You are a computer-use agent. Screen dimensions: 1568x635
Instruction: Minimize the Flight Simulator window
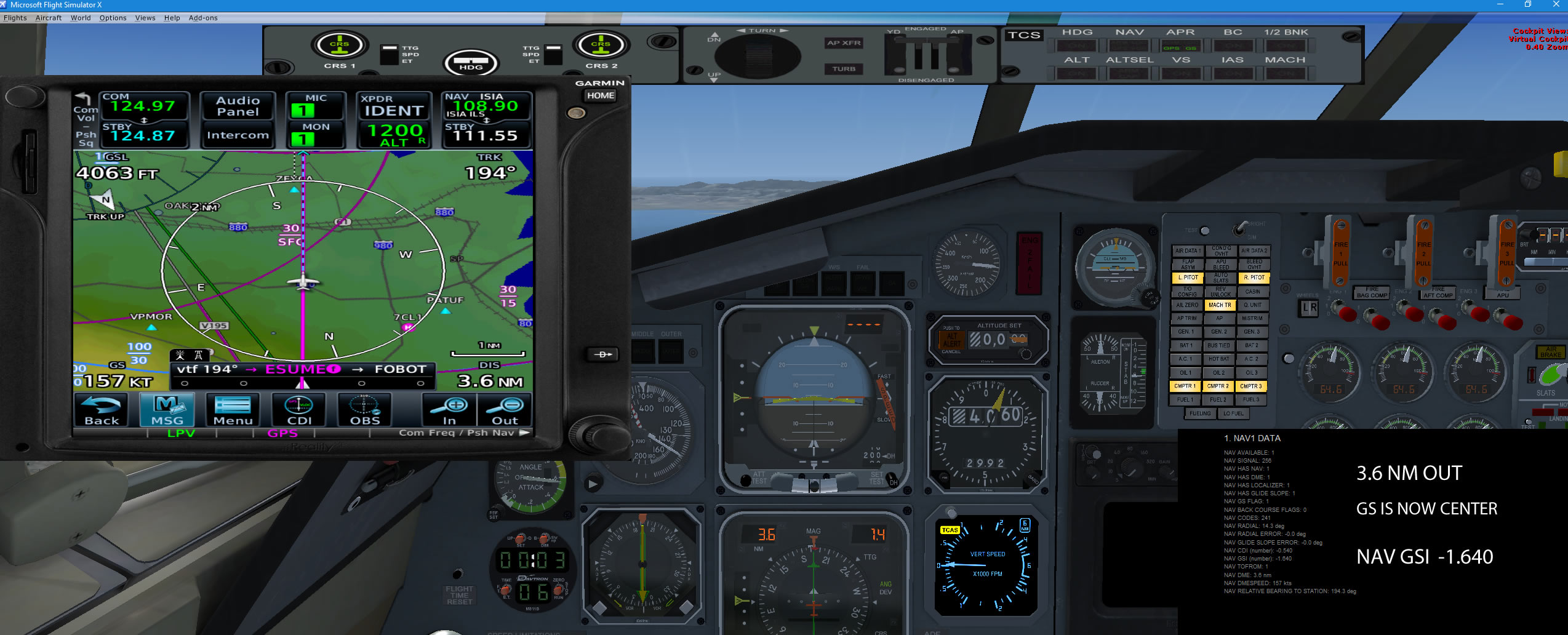pos(1500,5)
